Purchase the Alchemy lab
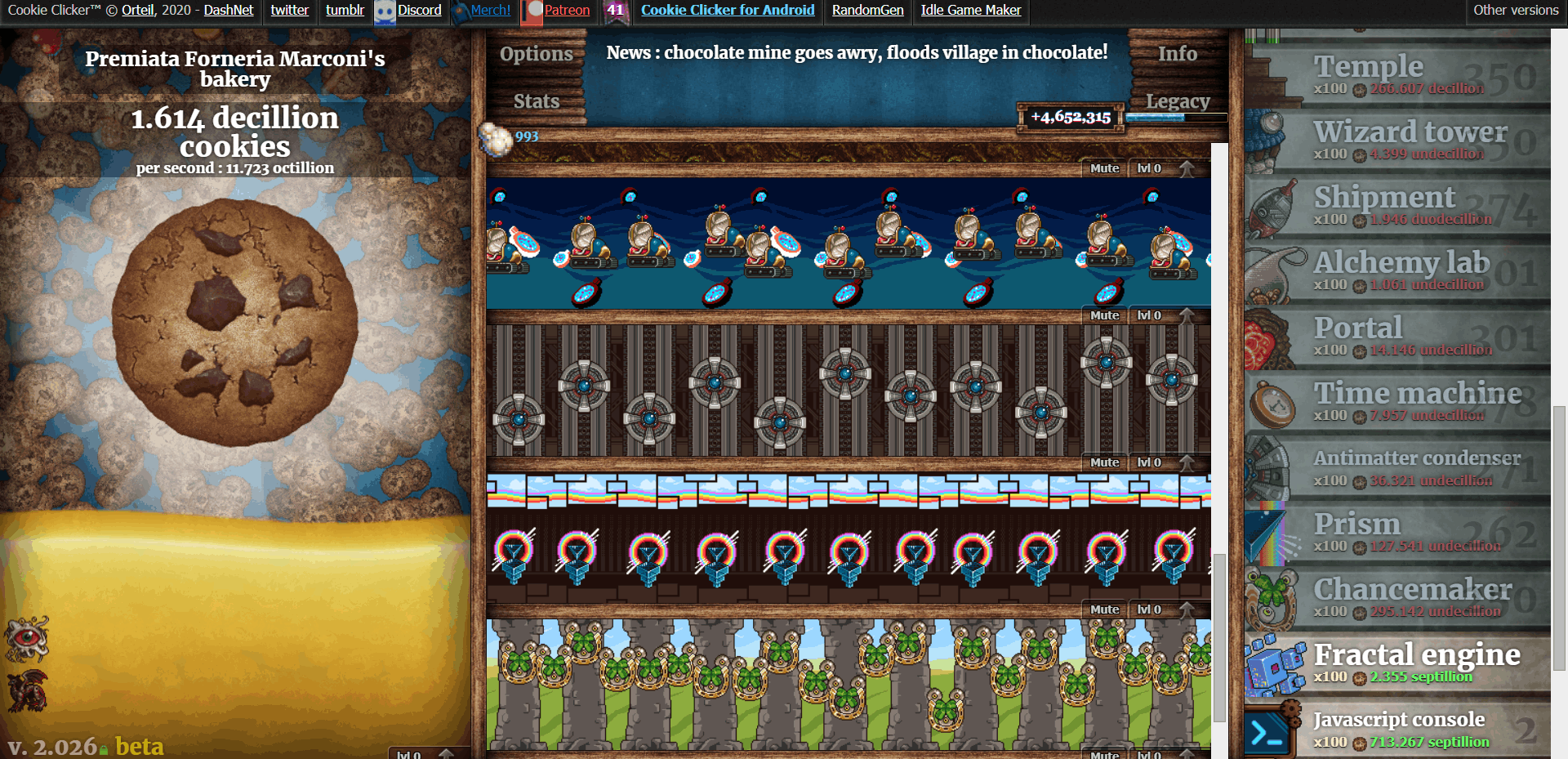Viewport: 1568px width, 759px height. point(1396,271)
